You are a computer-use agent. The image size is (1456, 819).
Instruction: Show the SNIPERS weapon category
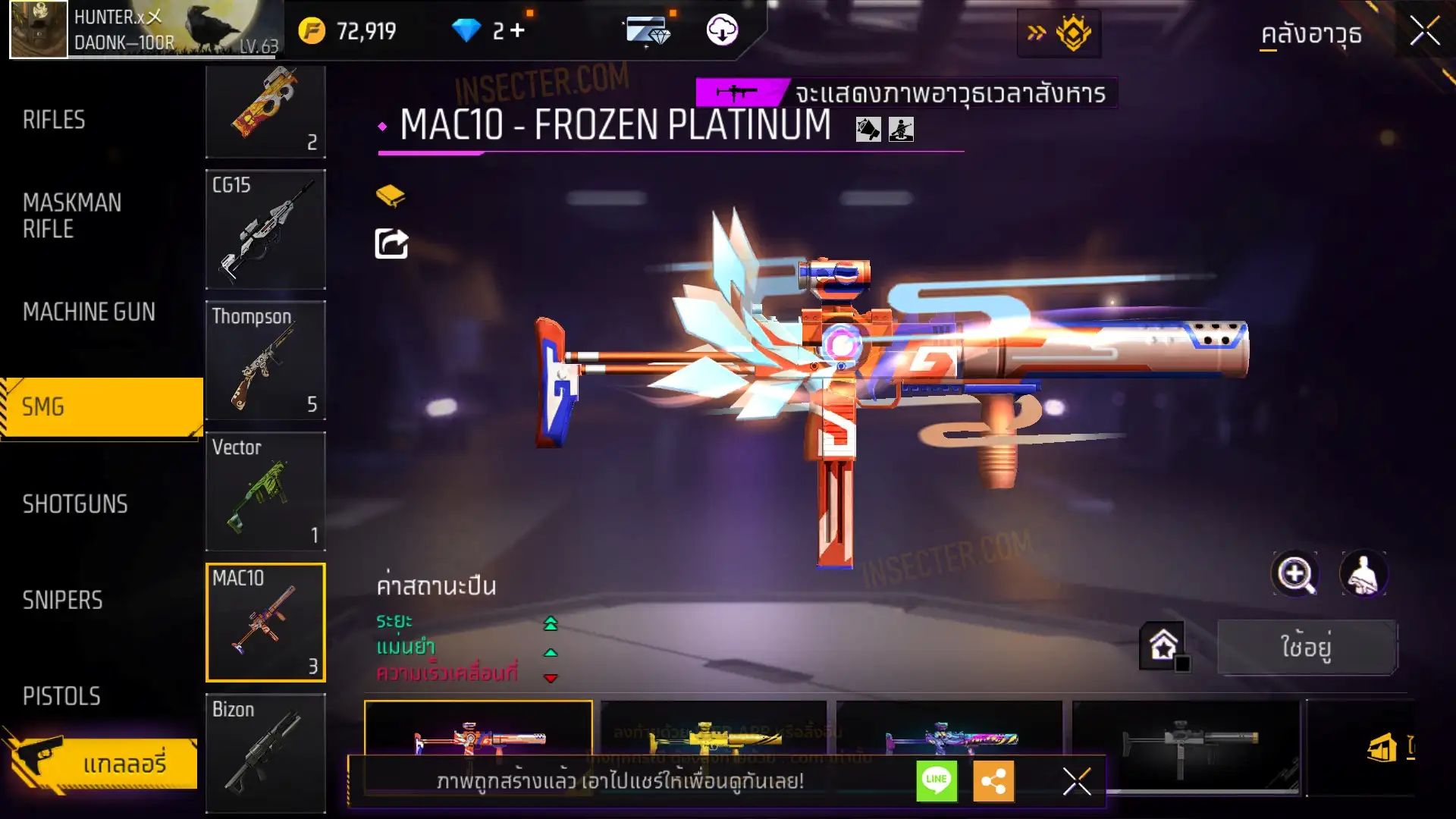62,601
